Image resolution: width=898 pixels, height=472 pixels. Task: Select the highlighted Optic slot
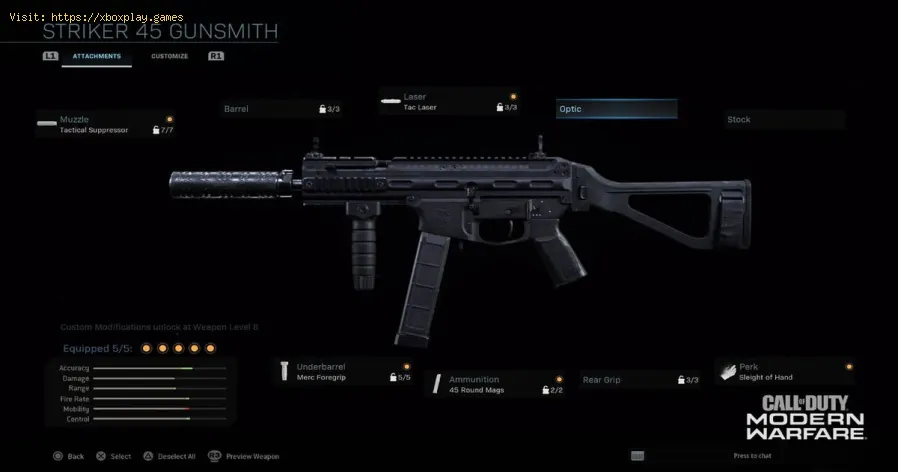click(x=616, y=109)
